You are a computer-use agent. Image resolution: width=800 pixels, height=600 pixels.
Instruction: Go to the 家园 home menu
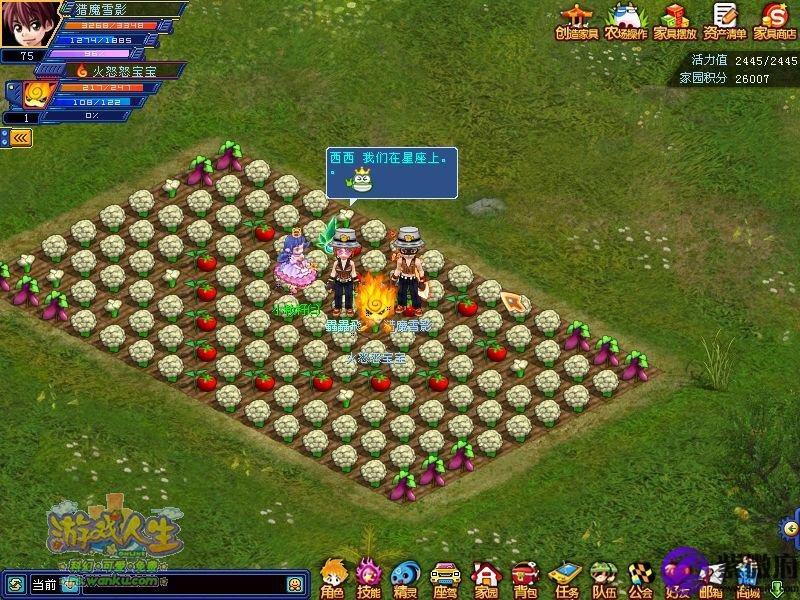(486, 578)
